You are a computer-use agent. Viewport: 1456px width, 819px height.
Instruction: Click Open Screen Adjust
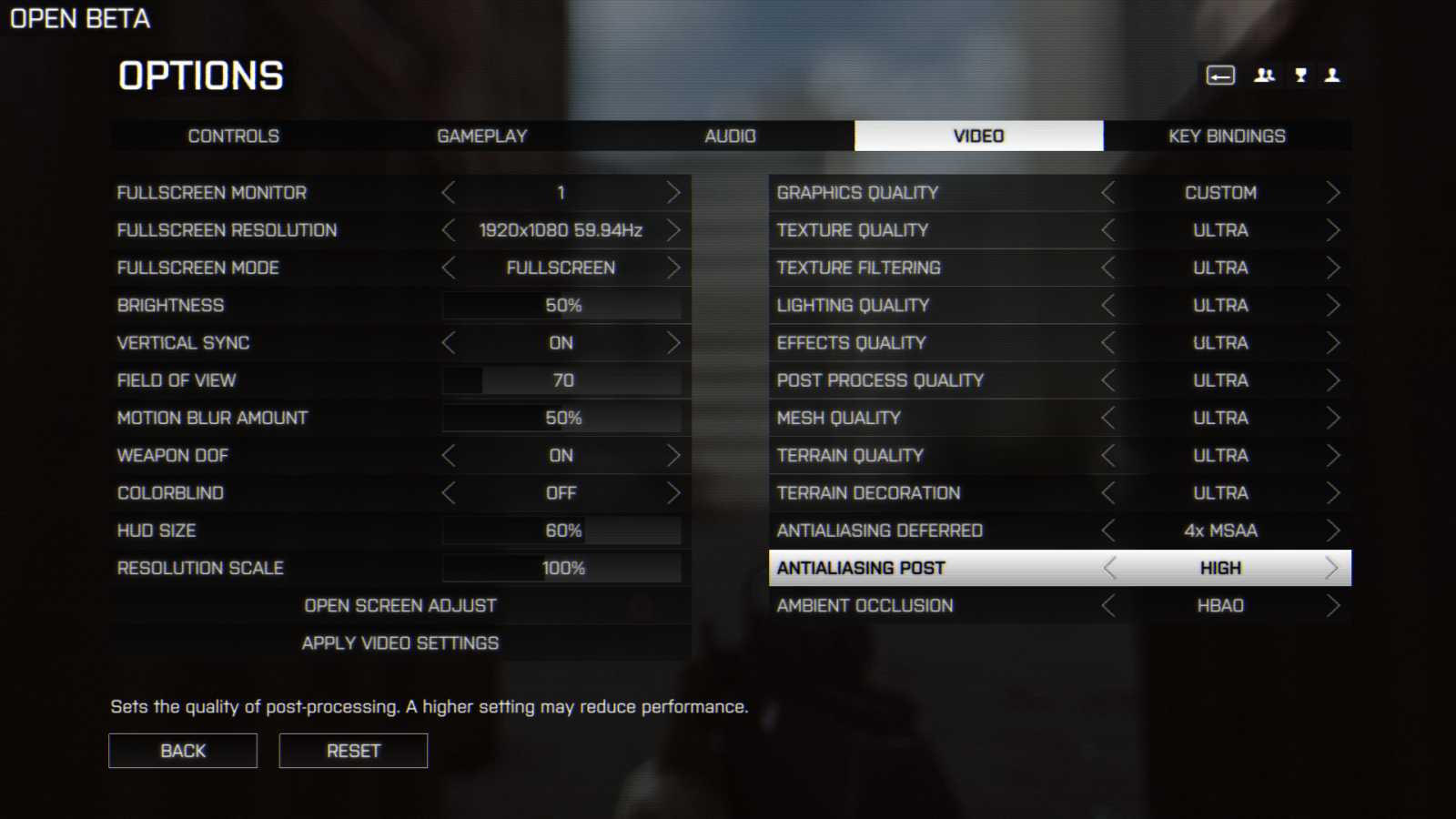click(399, 605)
